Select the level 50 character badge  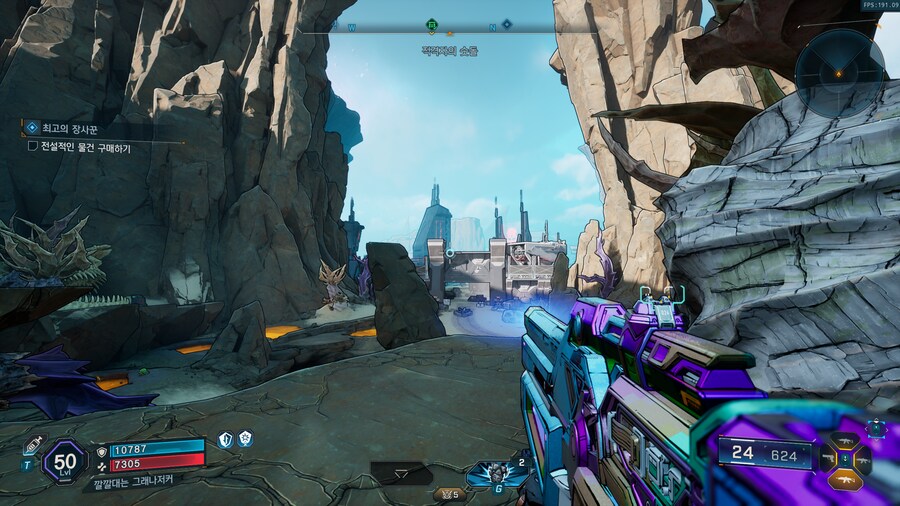click(65, 460)
